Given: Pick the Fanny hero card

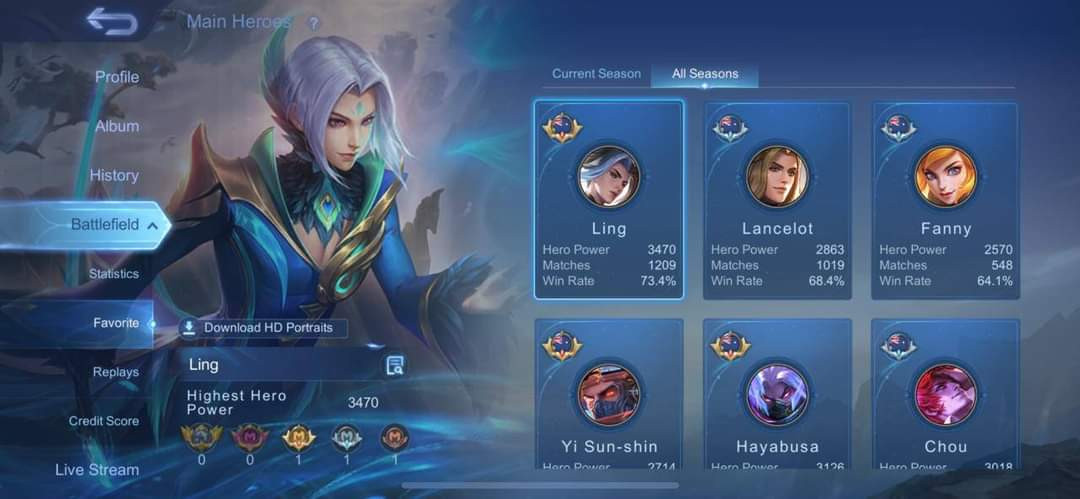Looking at the screenshot, I should (945, 199).
